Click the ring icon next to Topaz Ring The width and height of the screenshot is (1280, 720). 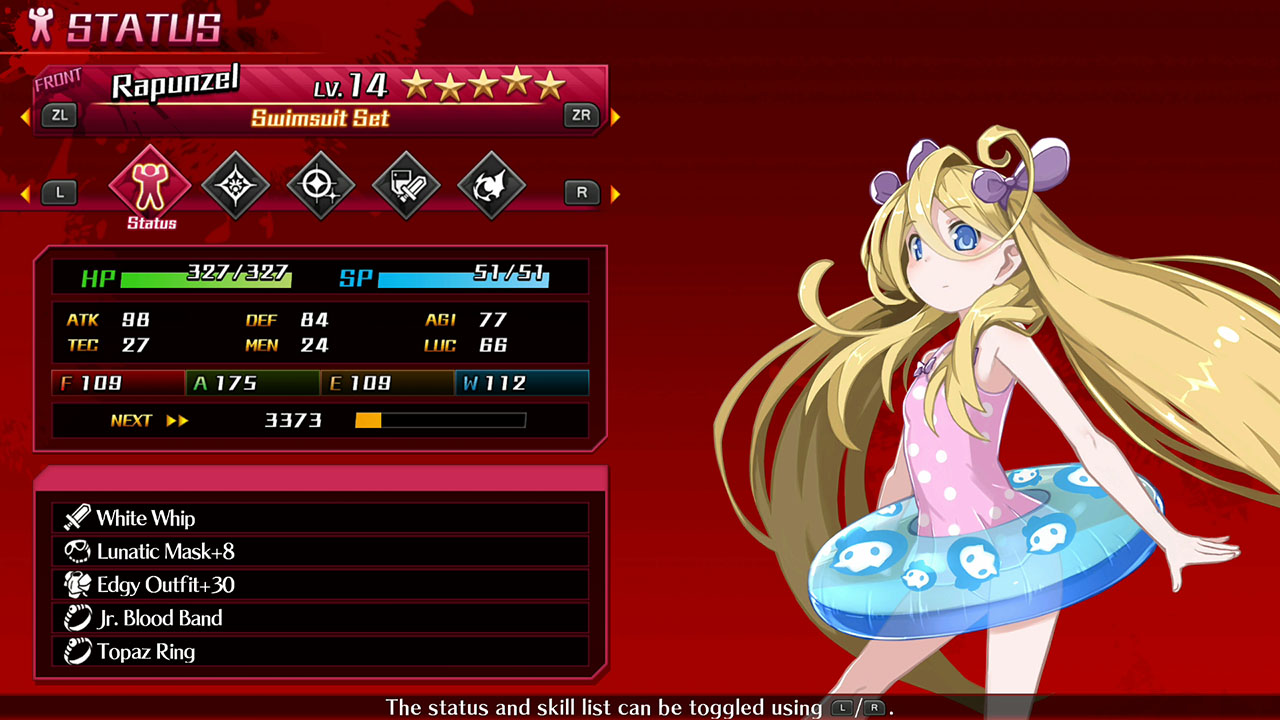[x=78, y=651]
